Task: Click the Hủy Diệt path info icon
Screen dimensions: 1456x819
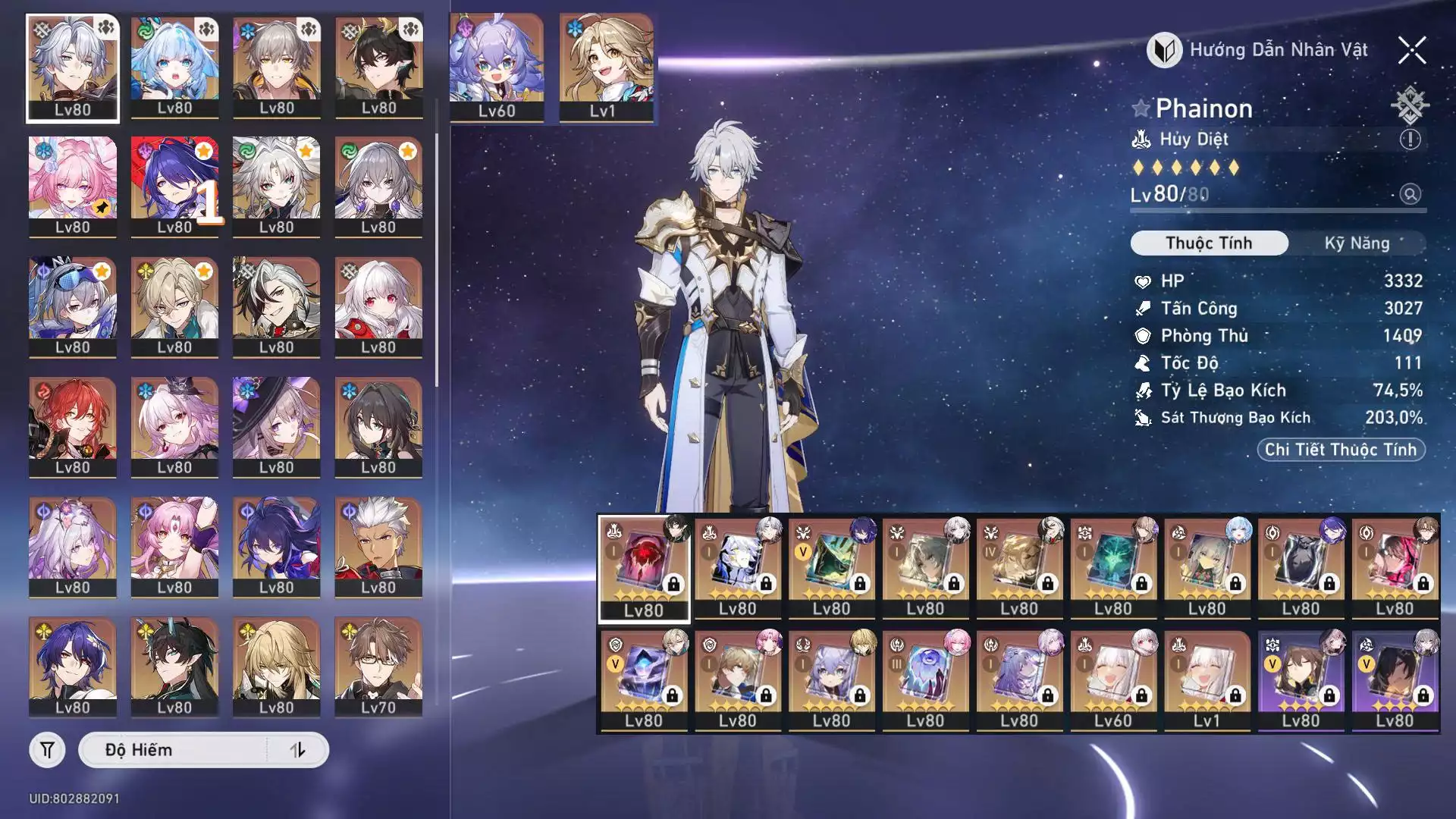Action: click(x=1410, y=140)
